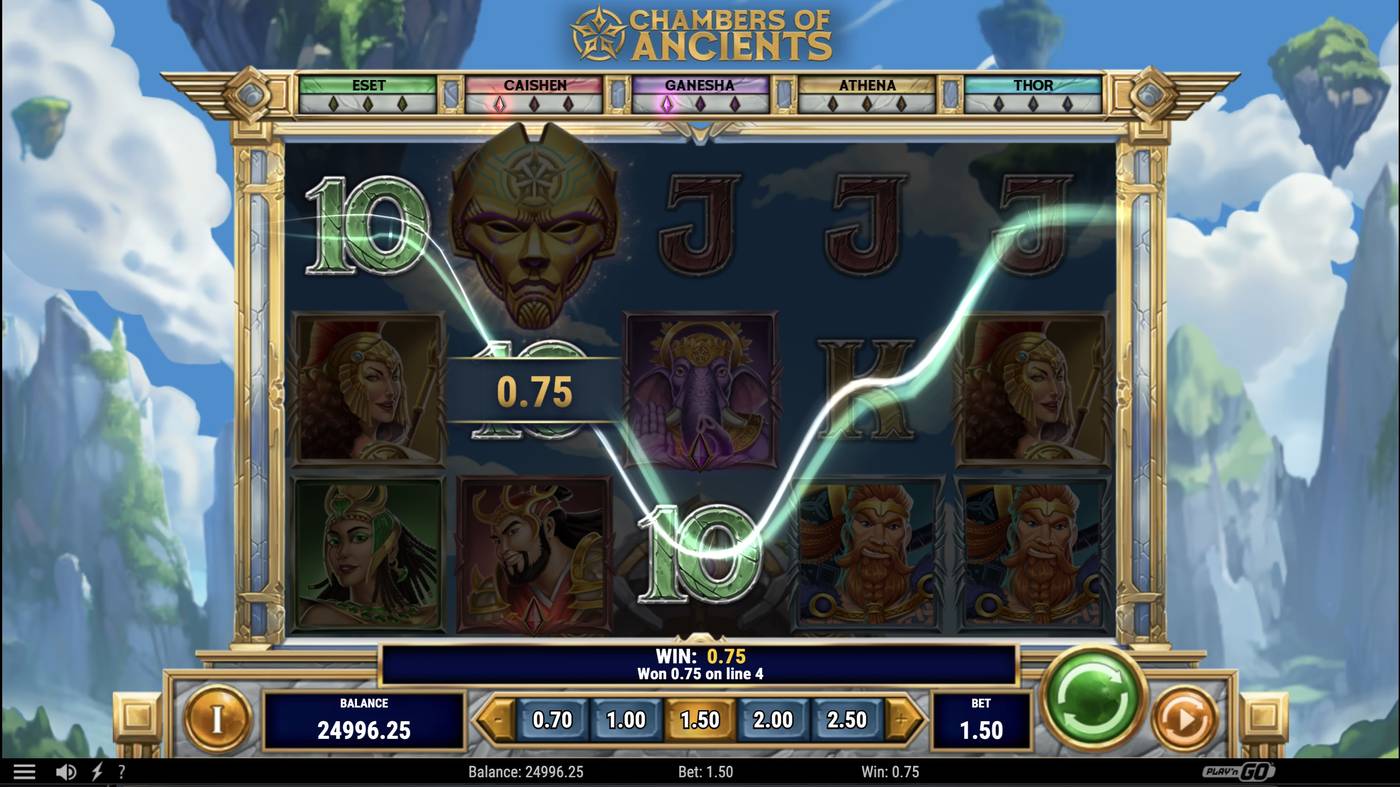Select the 0.70 bet chip
Image resolution: width=1400 pixels, height=787 pixels.
(x=553, y=719)
